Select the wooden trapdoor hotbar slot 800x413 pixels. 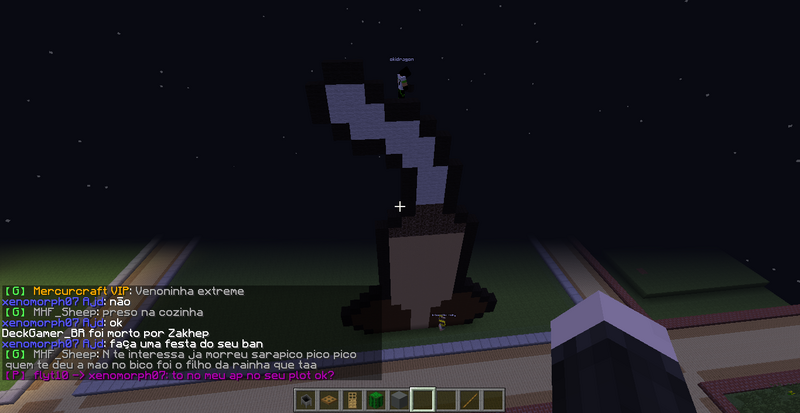pos(330,400)
